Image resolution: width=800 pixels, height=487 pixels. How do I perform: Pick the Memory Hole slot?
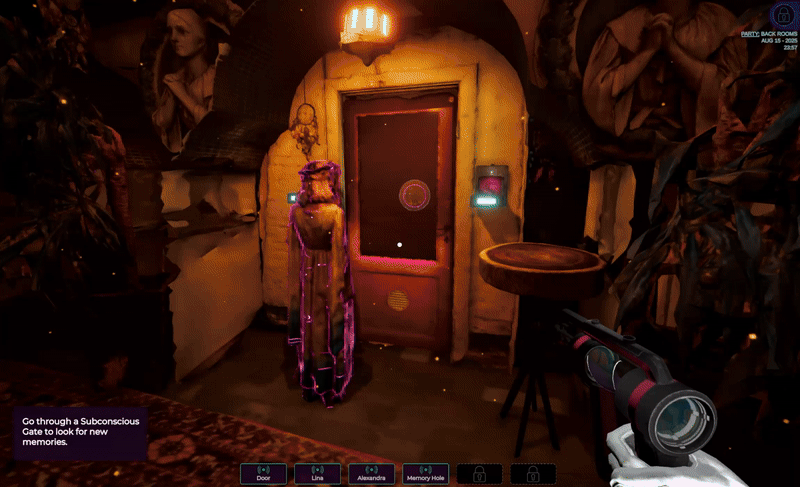click(x=425, y=474)
